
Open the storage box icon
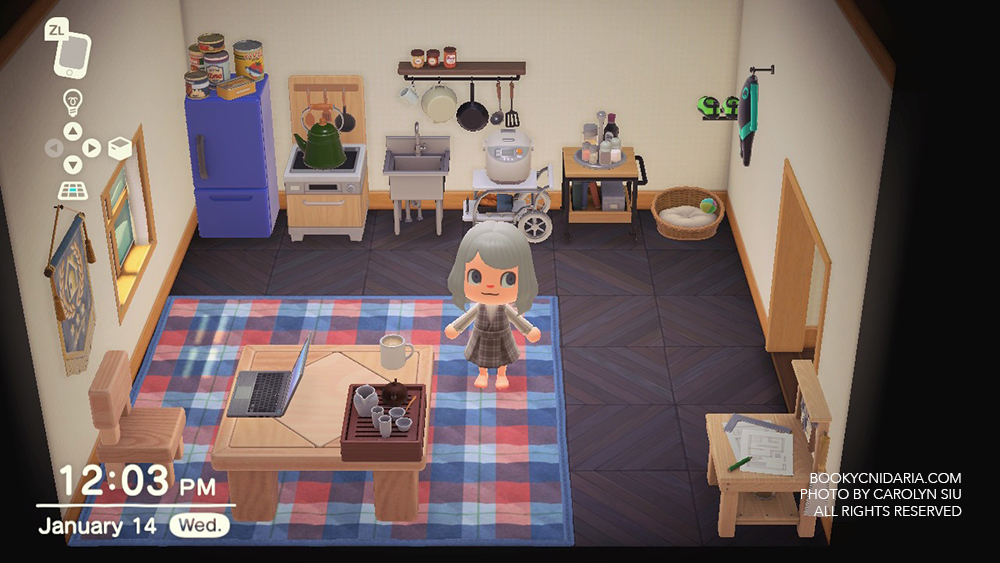(119, 149)
